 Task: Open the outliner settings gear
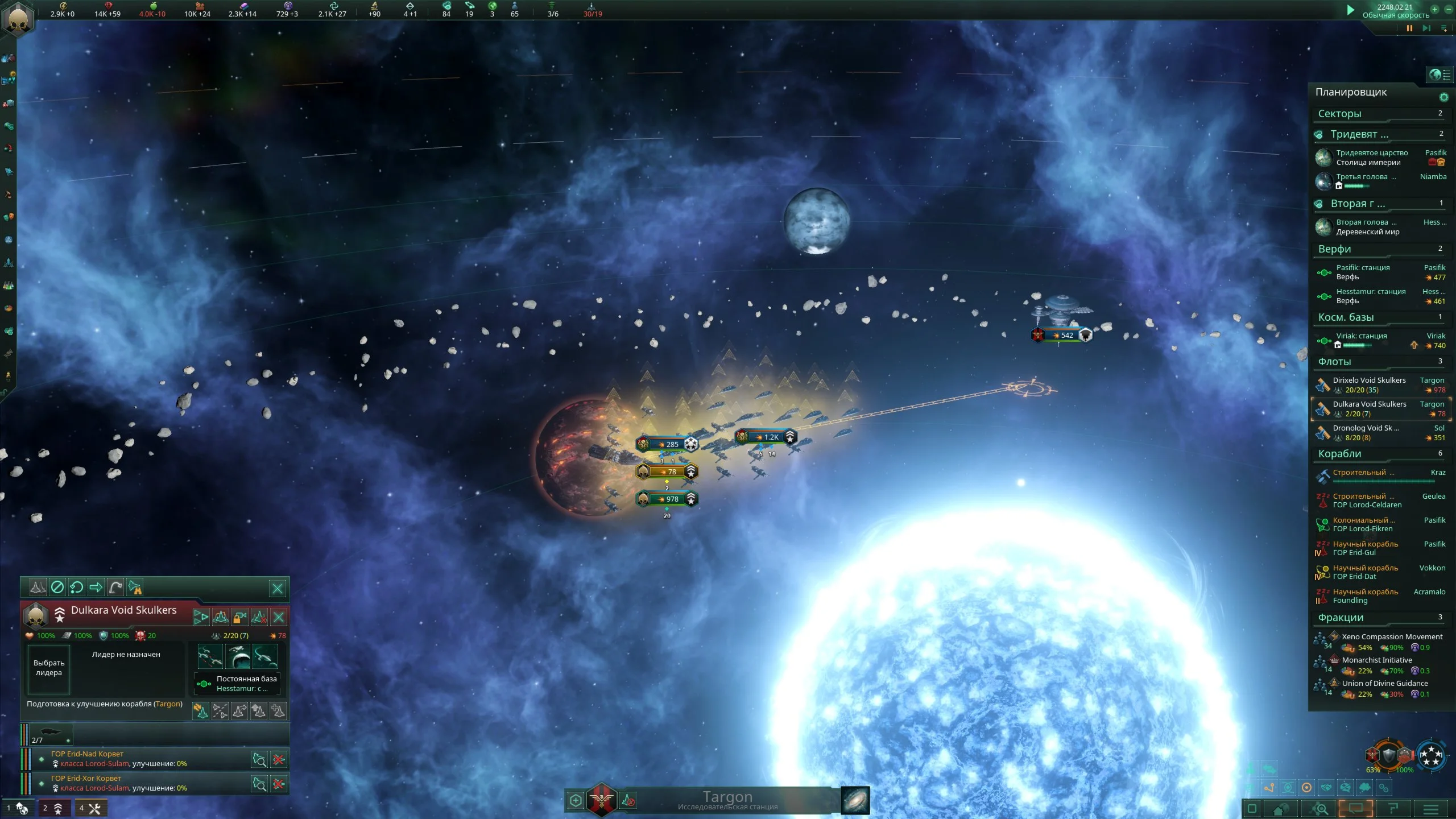pyautogui.click(x=1443, y=97)
